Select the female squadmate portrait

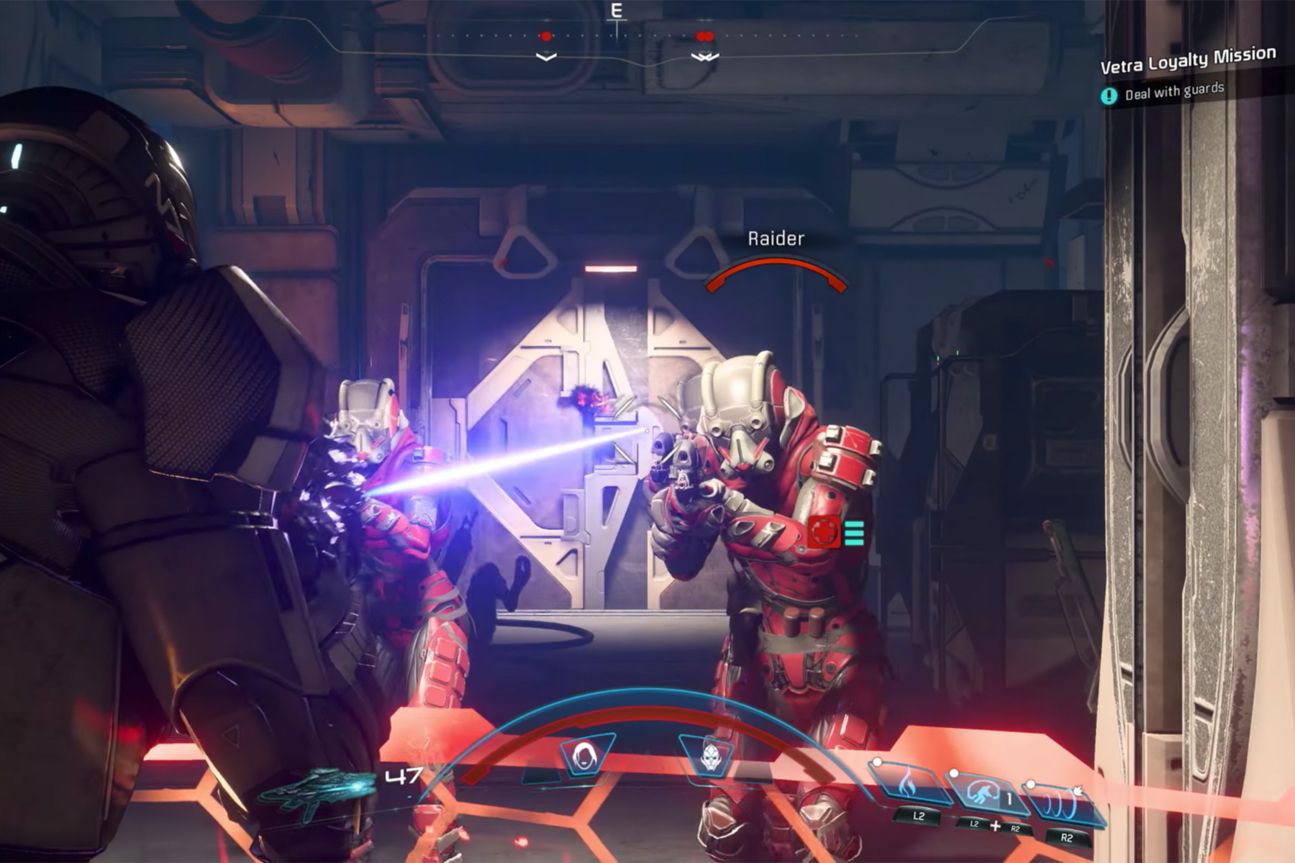point(587,755)
